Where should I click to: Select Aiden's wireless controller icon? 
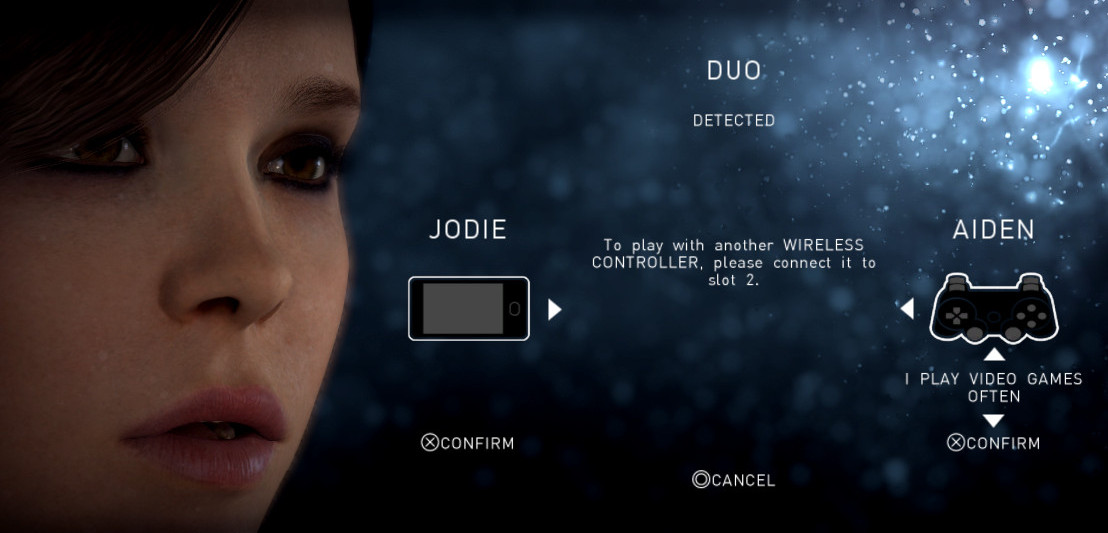pos(993,309)
